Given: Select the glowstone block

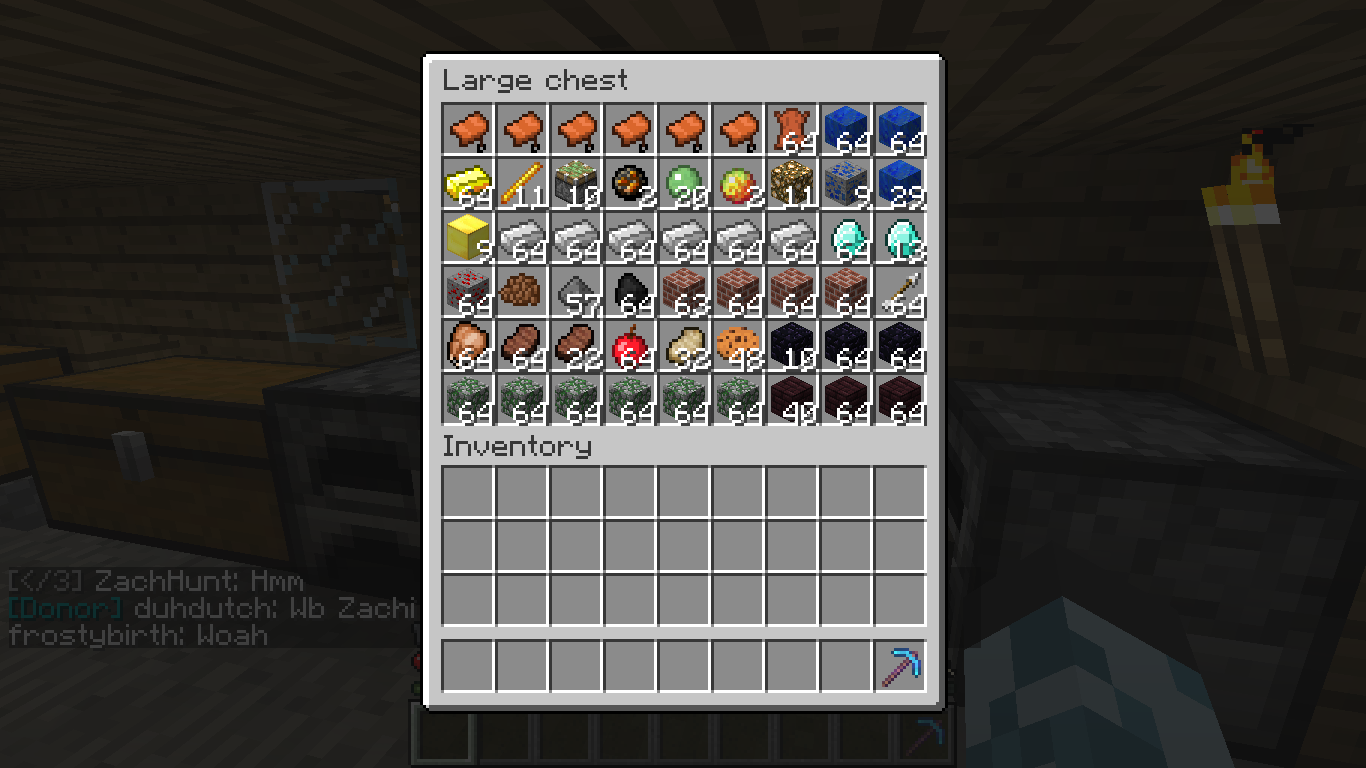Looking at the screenshot, I should point(791,183).
